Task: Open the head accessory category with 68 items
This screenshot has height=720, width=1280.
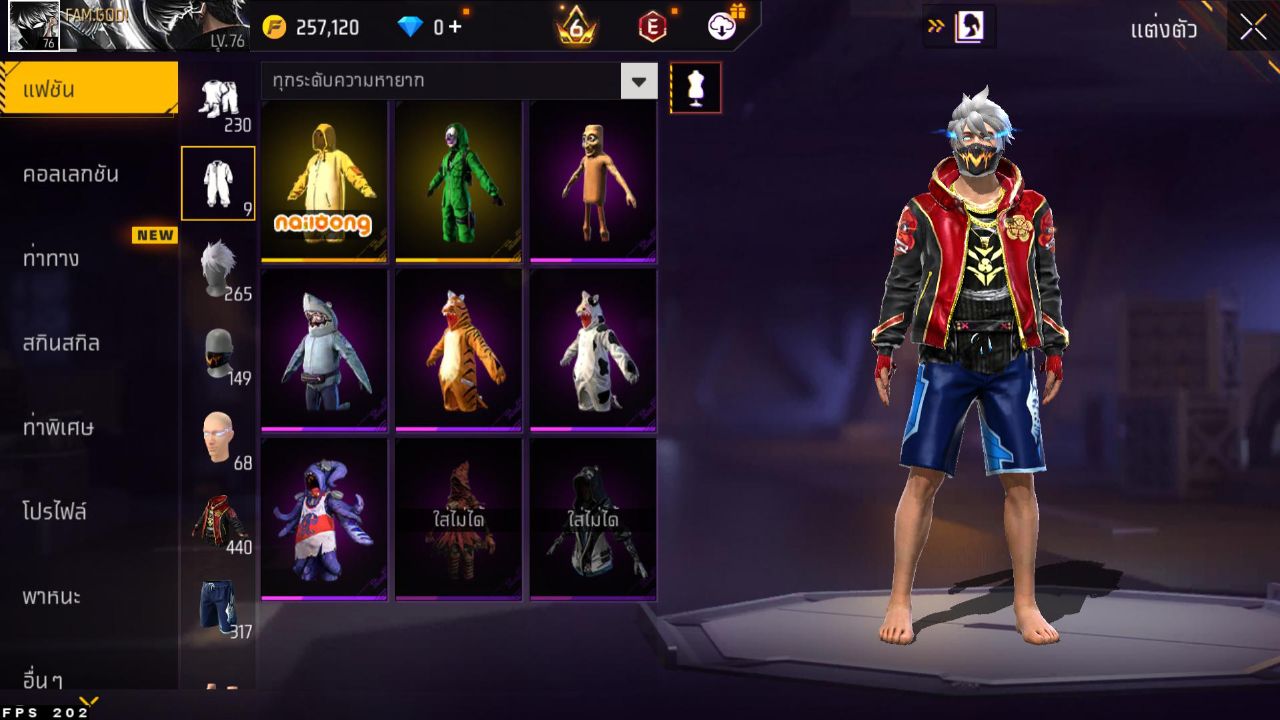Action: [x=218, y=437]
